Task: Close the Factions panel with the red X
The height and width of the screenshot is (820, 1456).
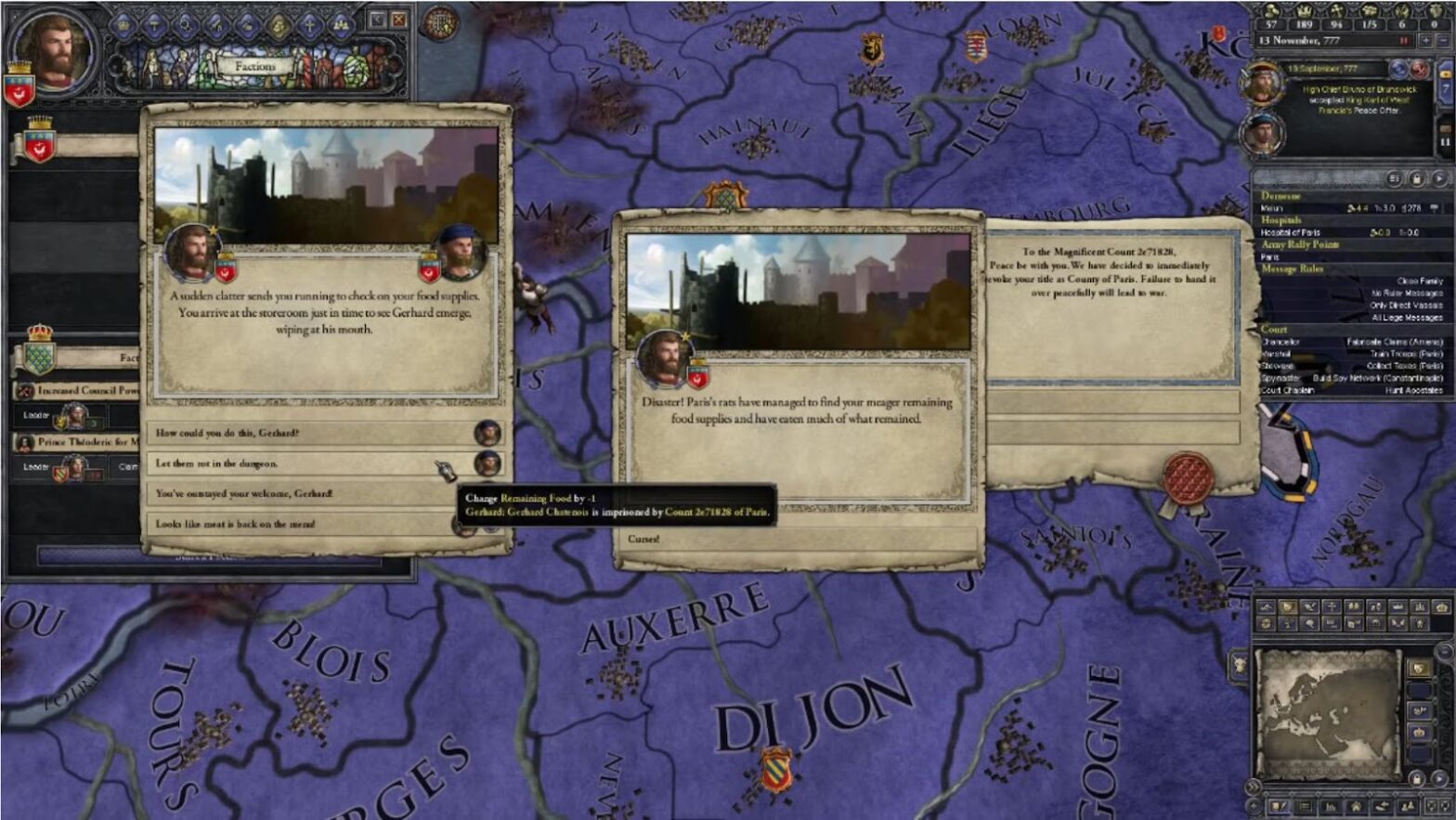Action: (399, 20)
